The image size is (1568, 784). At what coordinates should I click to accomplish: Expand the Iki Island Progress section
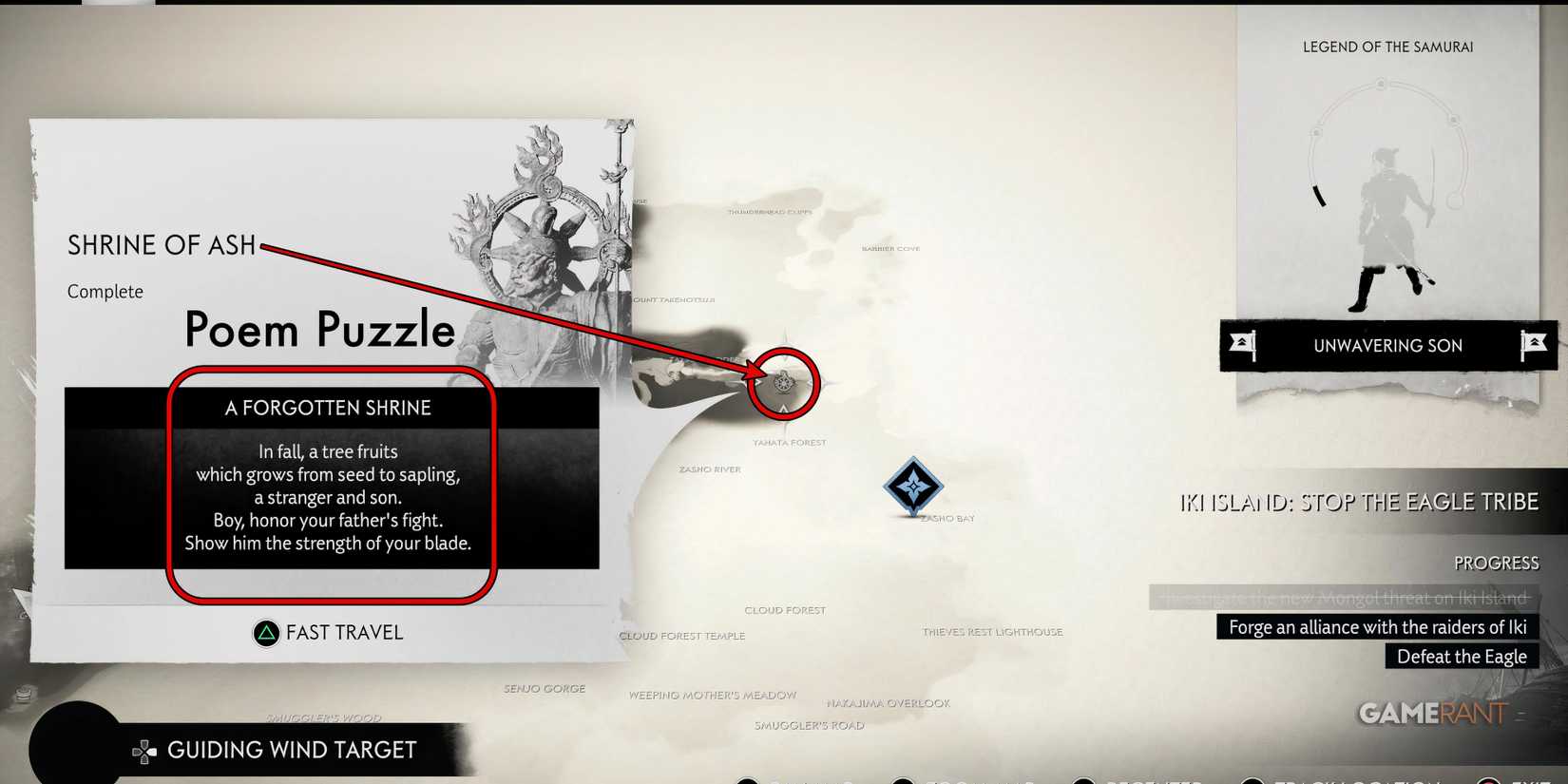[x=1496, y=563]
